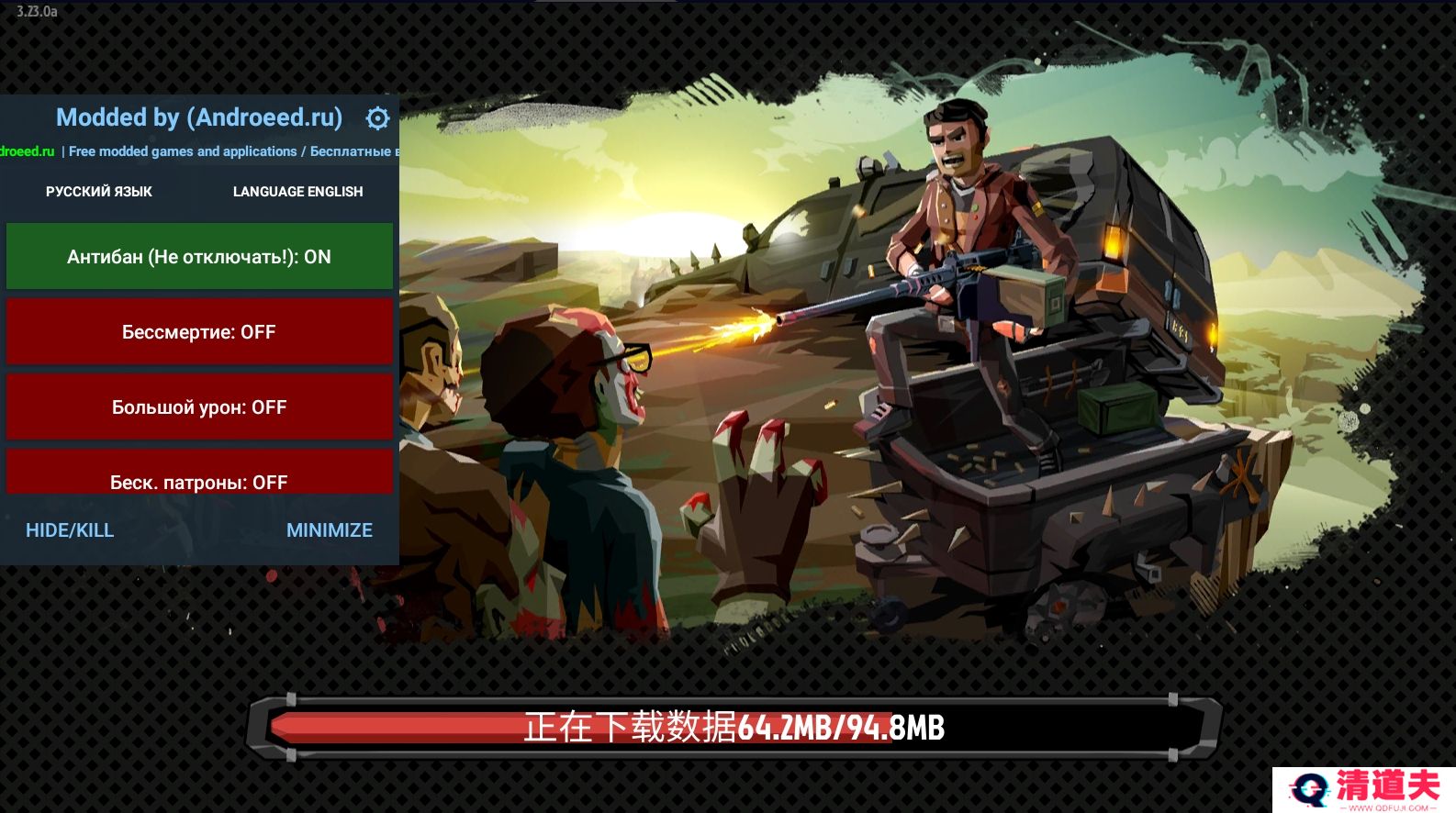Switch mod menu to РУССКИЙ ЯЗЫК
Viewport: 1456px width, 813px height.
99,192
